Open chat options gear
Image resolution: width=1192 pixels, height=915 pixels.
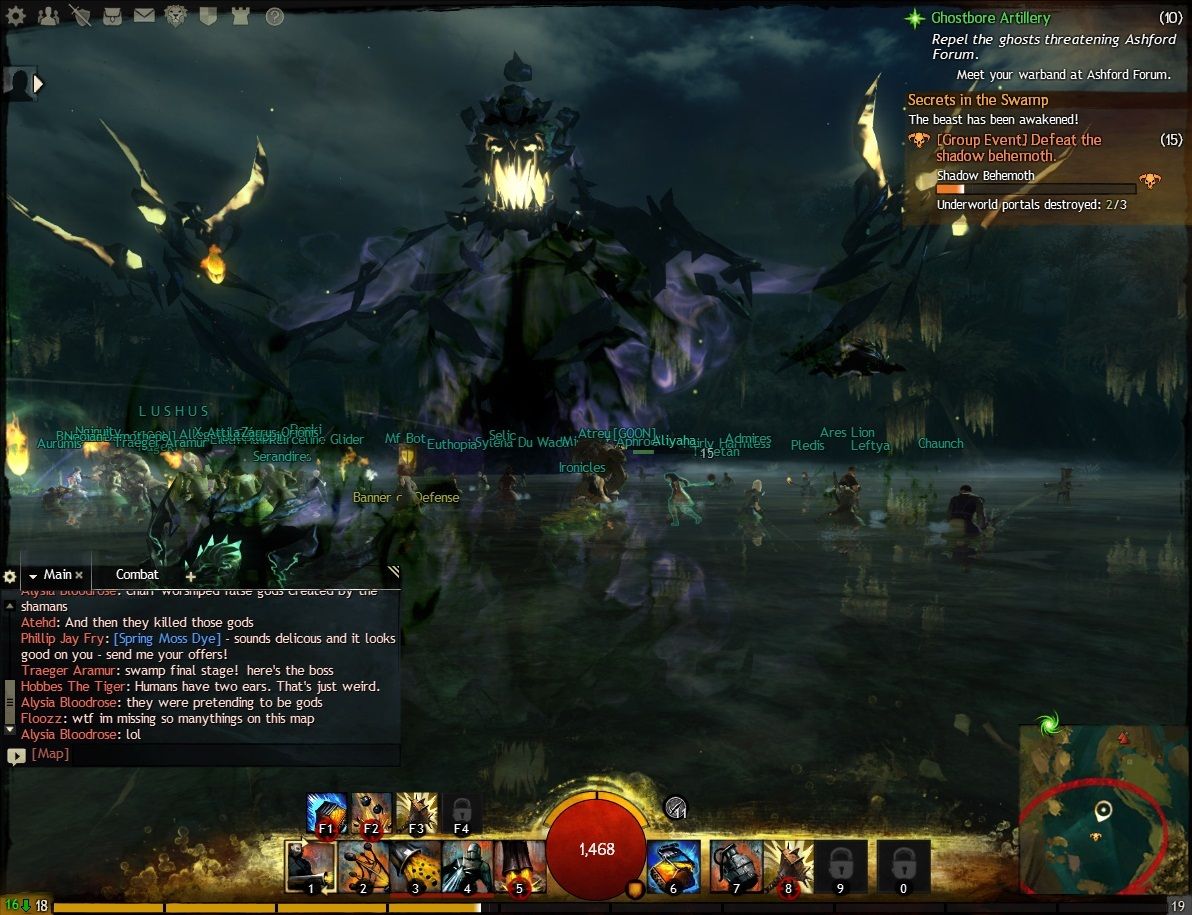point(10,577)
